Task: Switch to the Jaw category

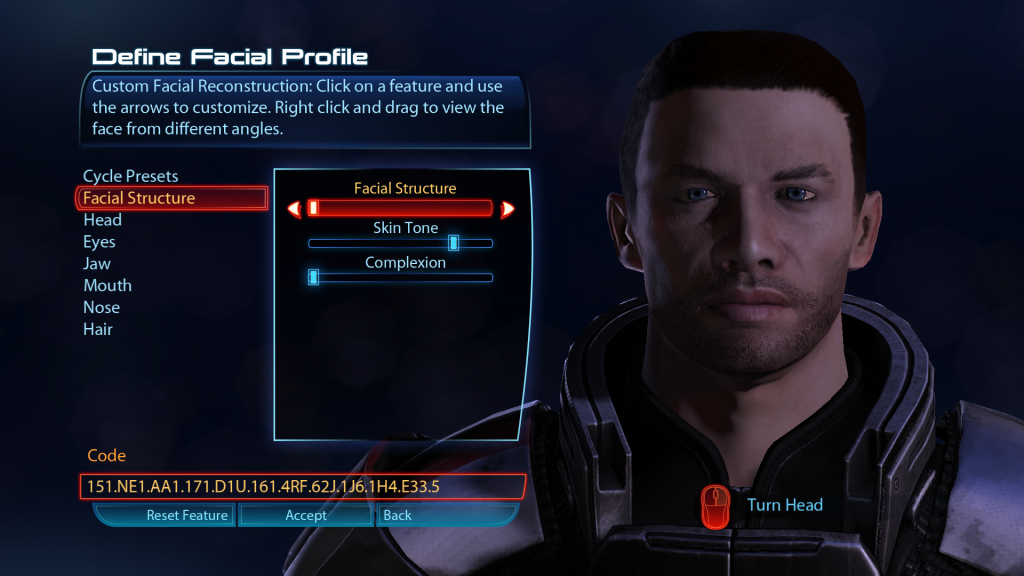Action: coord(97,264)
